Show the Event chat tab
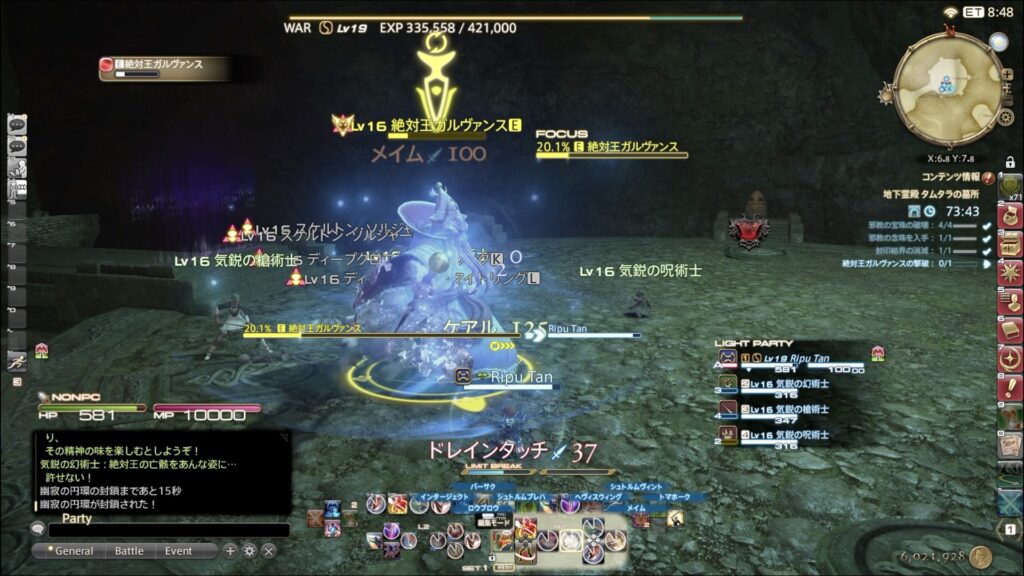This screenshot has height=576, width=1024. 179,551
